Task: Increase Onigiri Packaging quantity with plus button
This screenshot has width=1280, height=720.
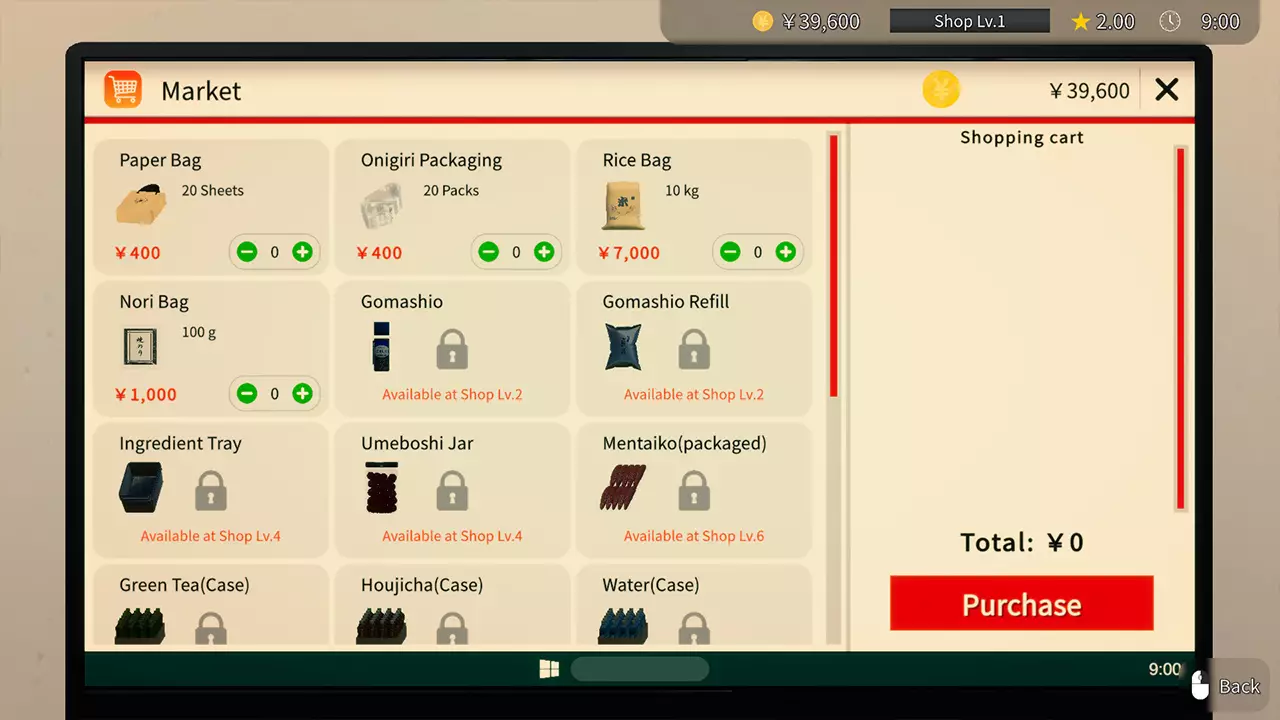Action: tap(544, 252)
